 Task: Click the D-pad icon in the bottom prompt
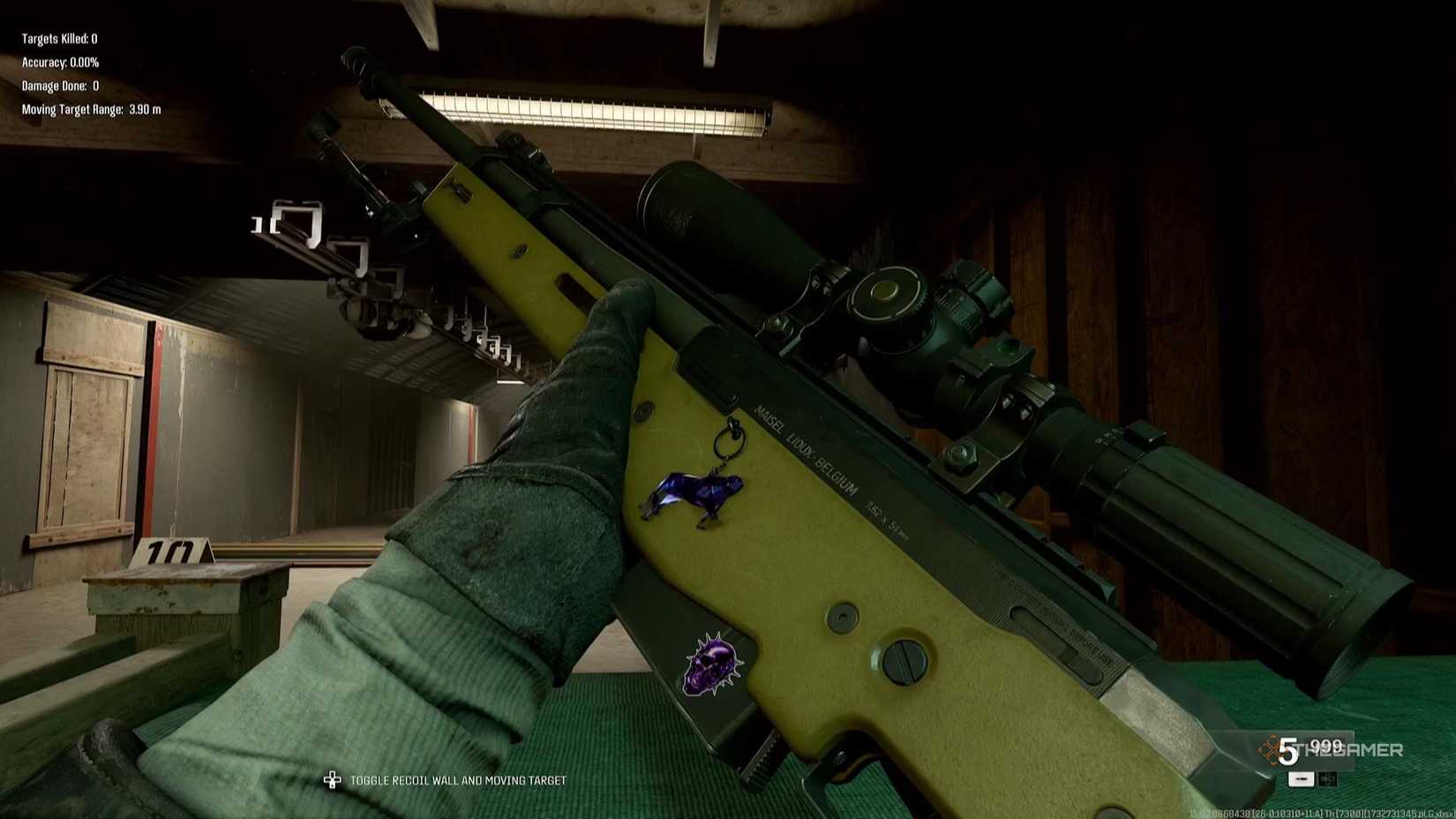(x=332, y=779)
